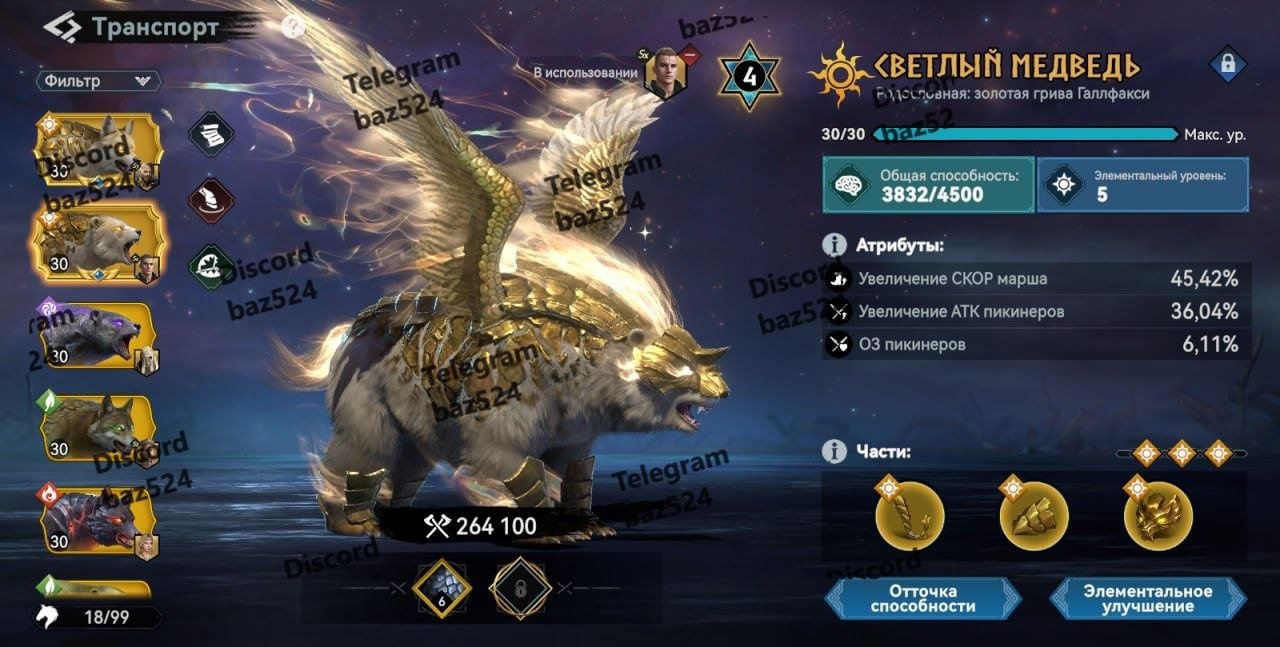Show info for Атрибуты
Viewport: 1280px width, 647px height.
[x=832, y=245]
